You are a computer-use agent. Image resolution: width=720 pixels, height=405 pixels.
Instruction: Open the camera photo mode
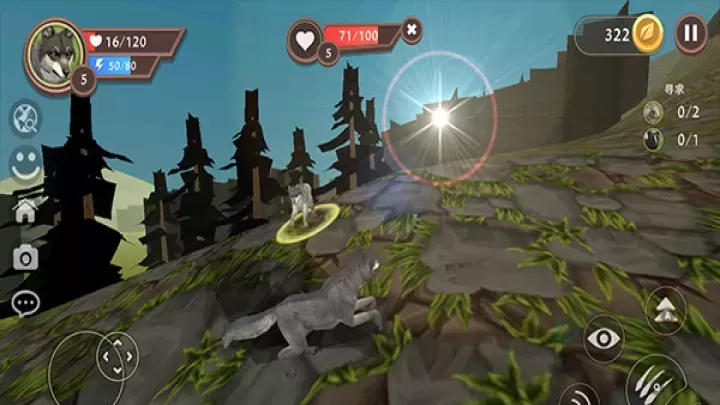point(25,258)
